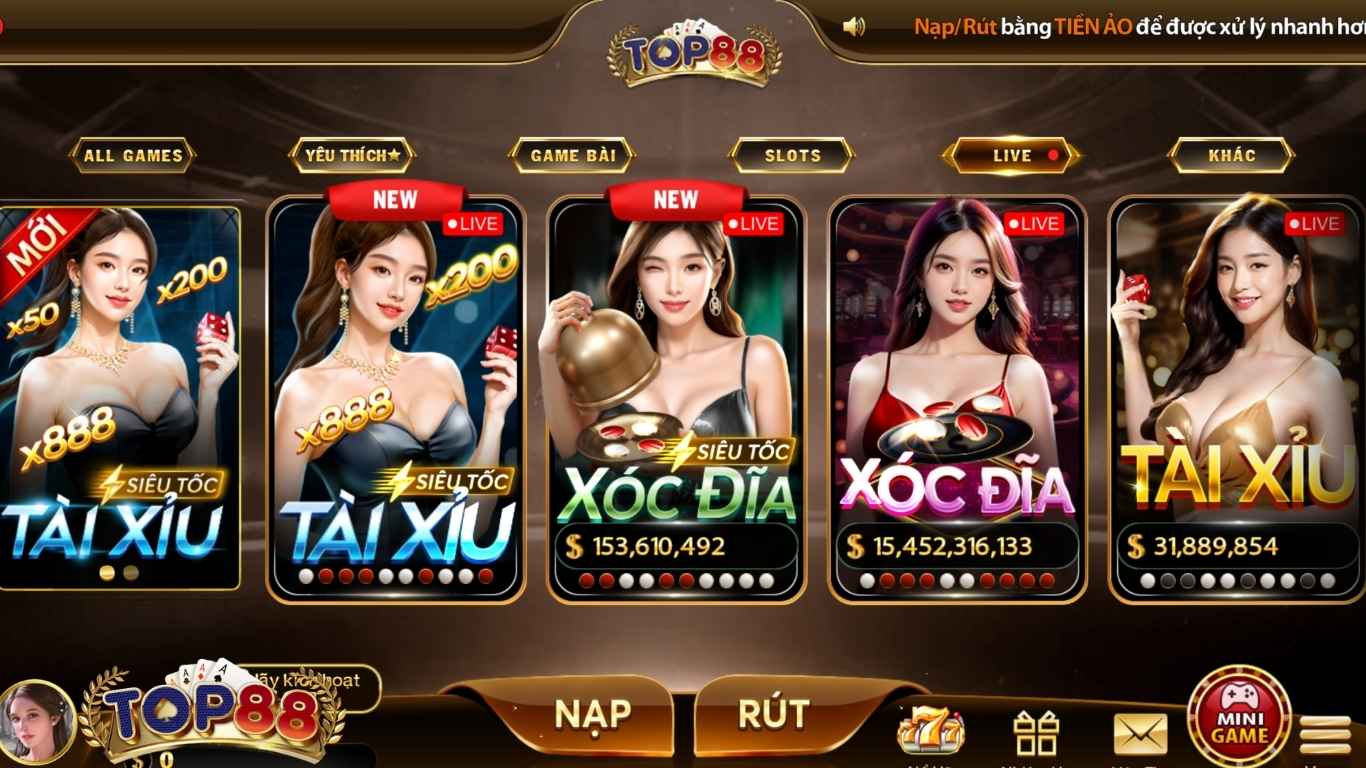The height and width of the screenshot is (768, 1366).
Task: Open the Xóc Đĩa live game card showing 15,452,316,133
Action: [x=955, y=390]
